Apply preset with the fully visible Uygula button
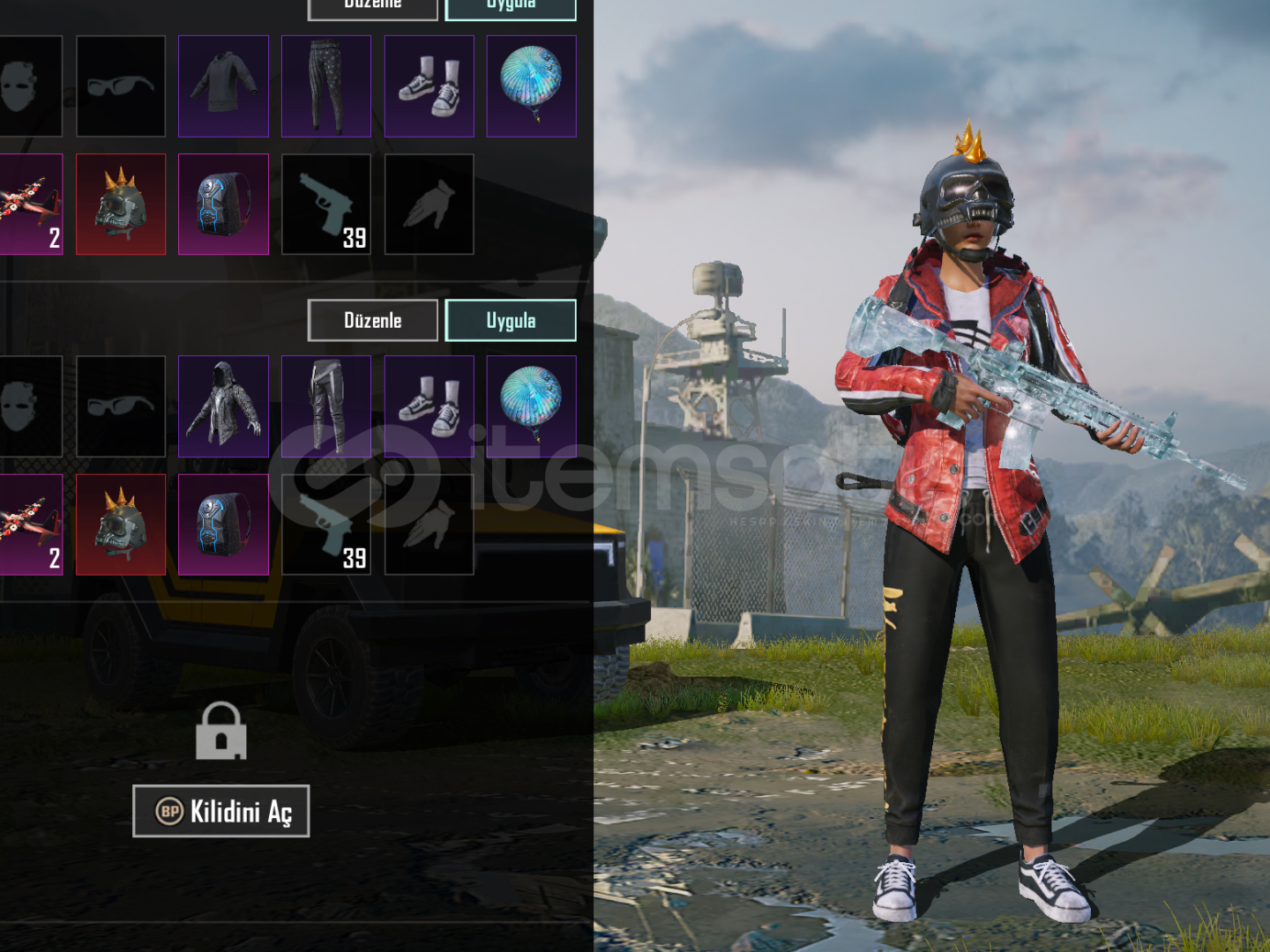The image size is (1270, 952). [x=511, y=320]
